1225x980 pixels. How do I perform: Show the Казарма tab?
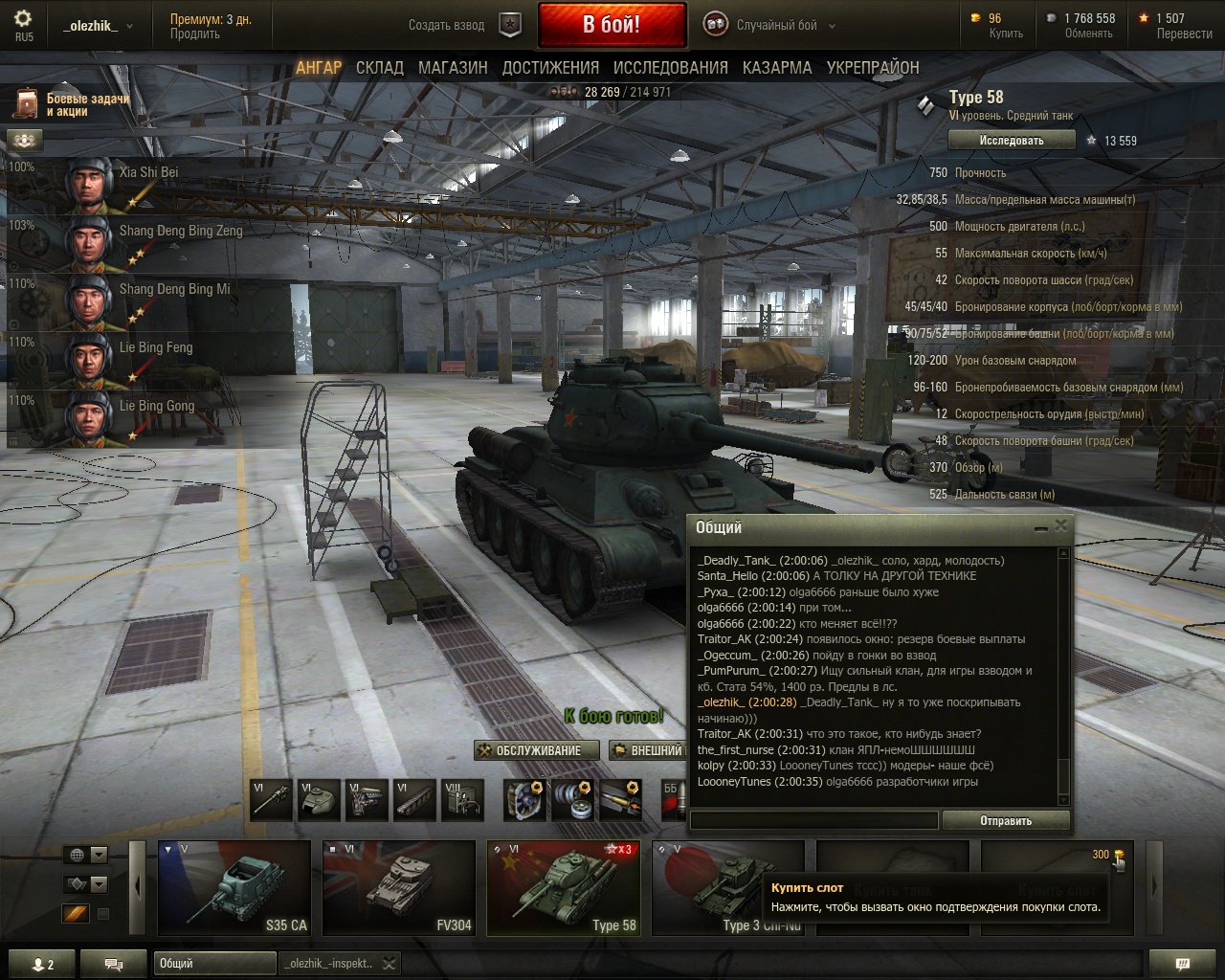point(776,68)
